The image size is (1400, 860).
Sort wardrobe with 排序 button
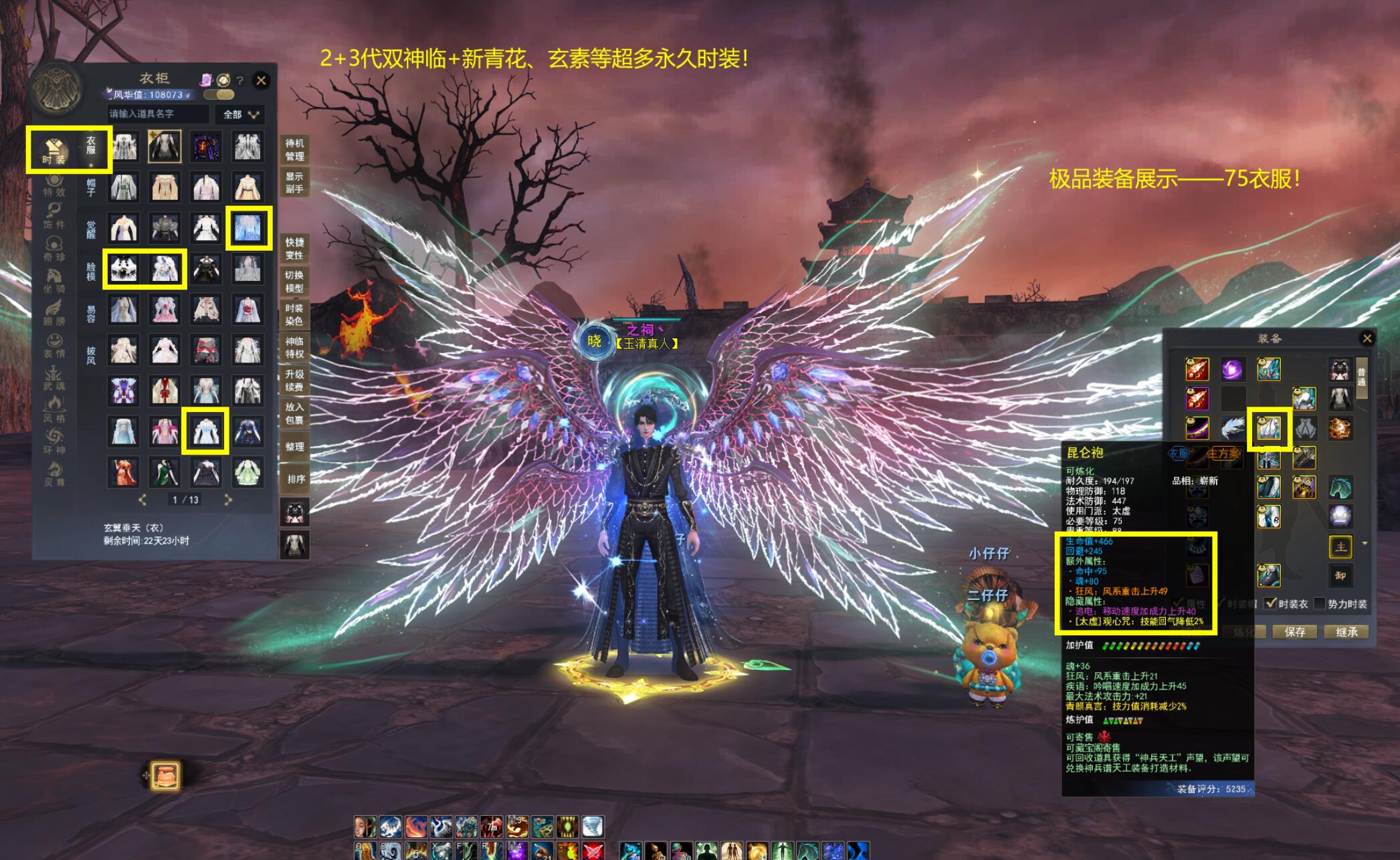coord(296,479)
